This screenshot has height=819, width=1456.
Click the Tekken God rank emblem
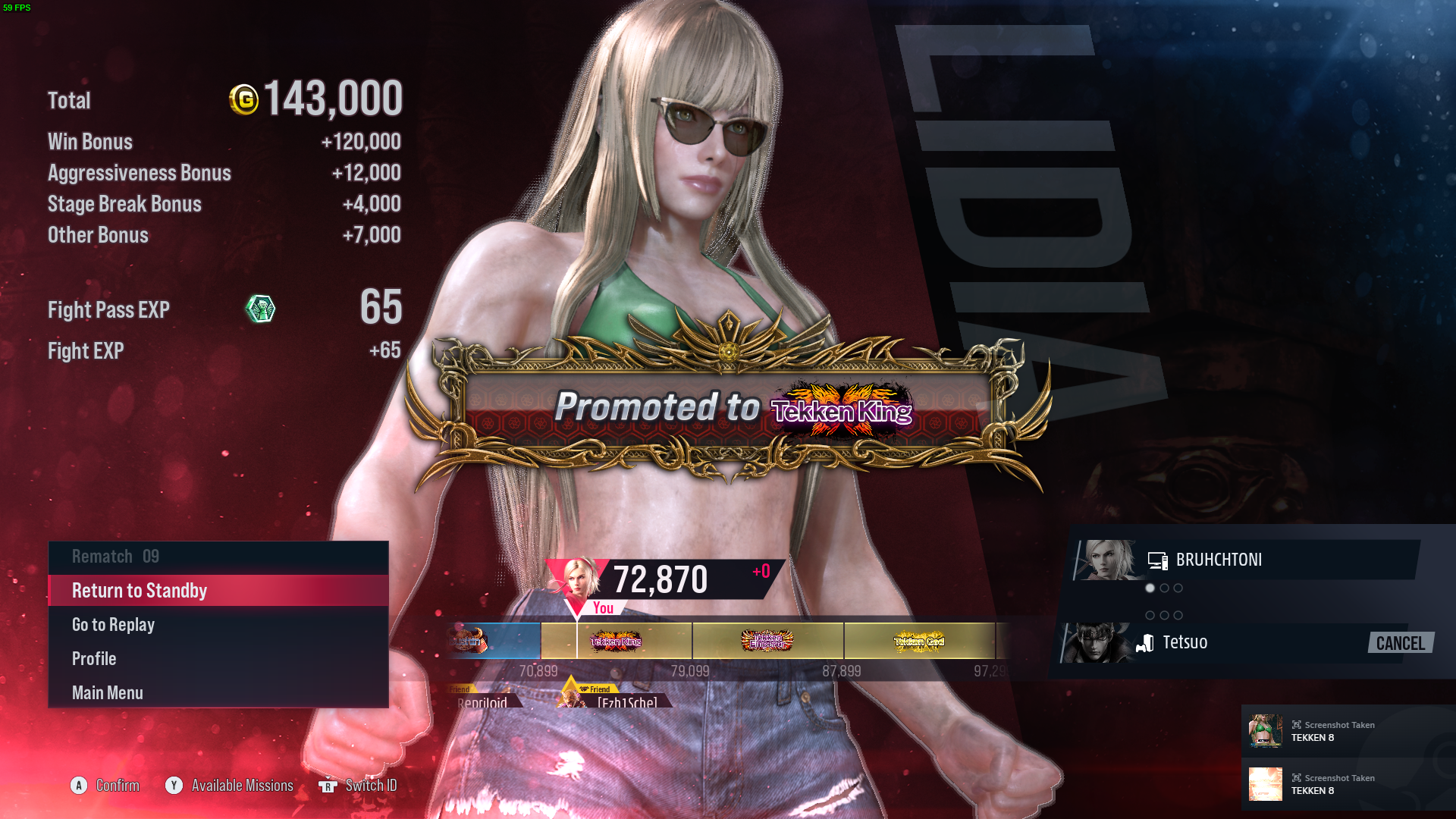920,641
